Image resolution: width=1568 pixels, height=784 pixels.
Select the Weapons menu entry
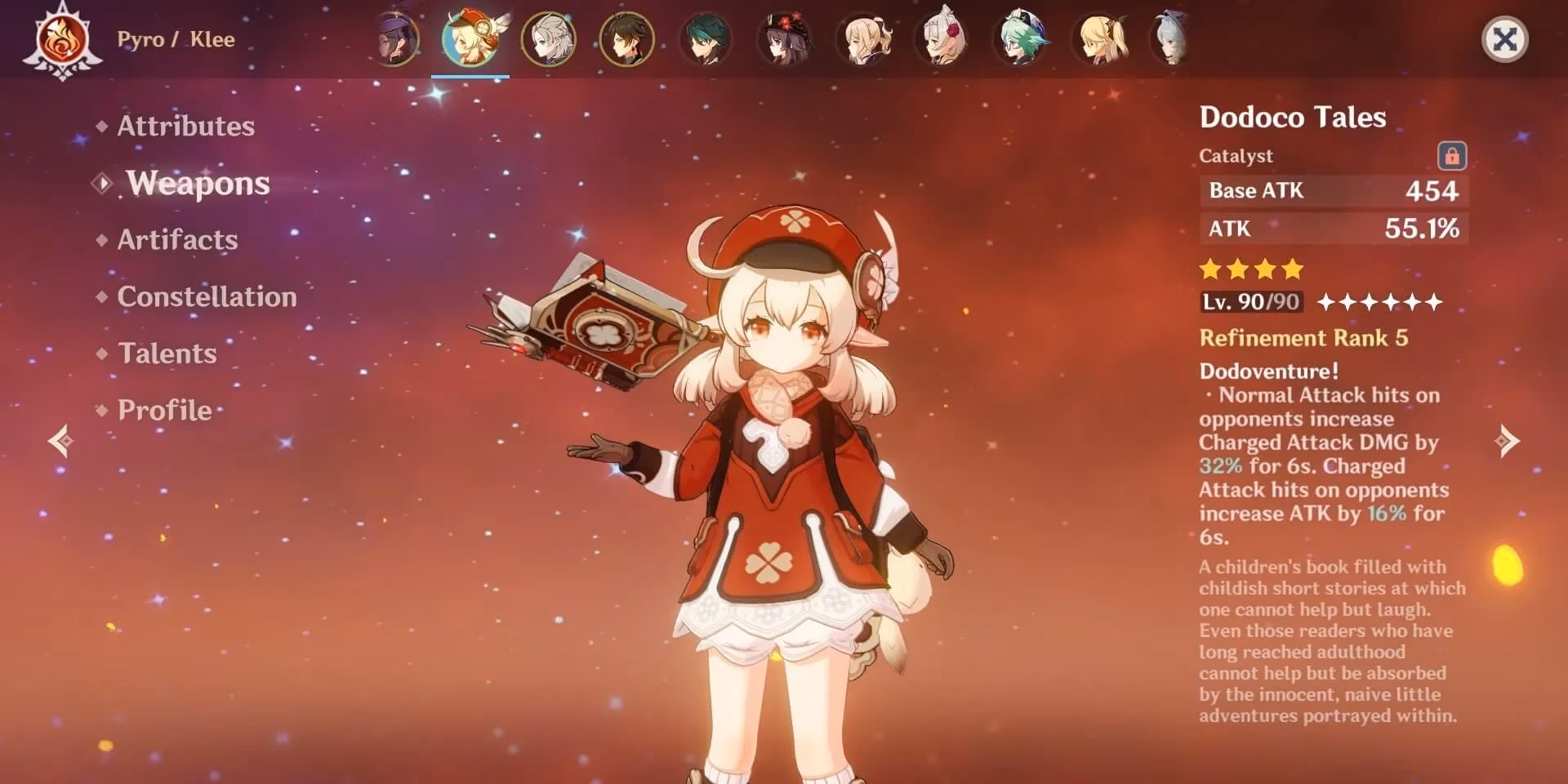pos(198,184)
